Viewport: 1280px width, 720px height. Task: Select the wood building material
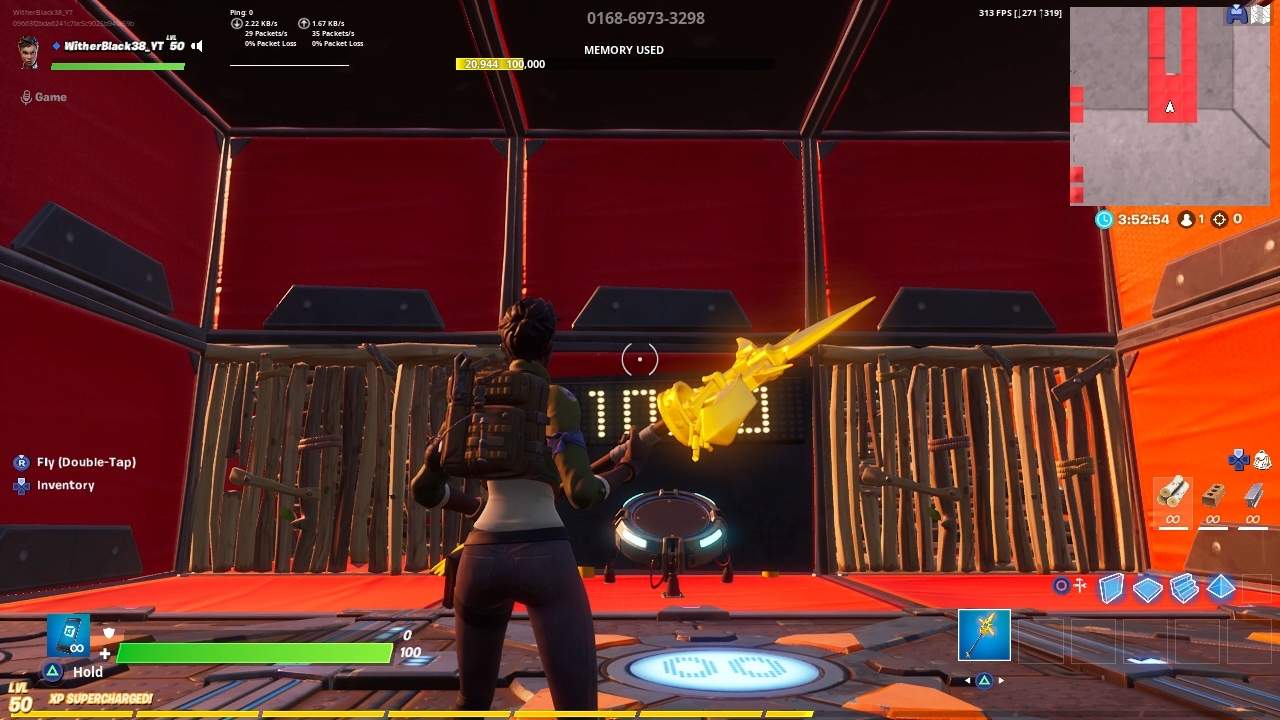point(1173,493)
